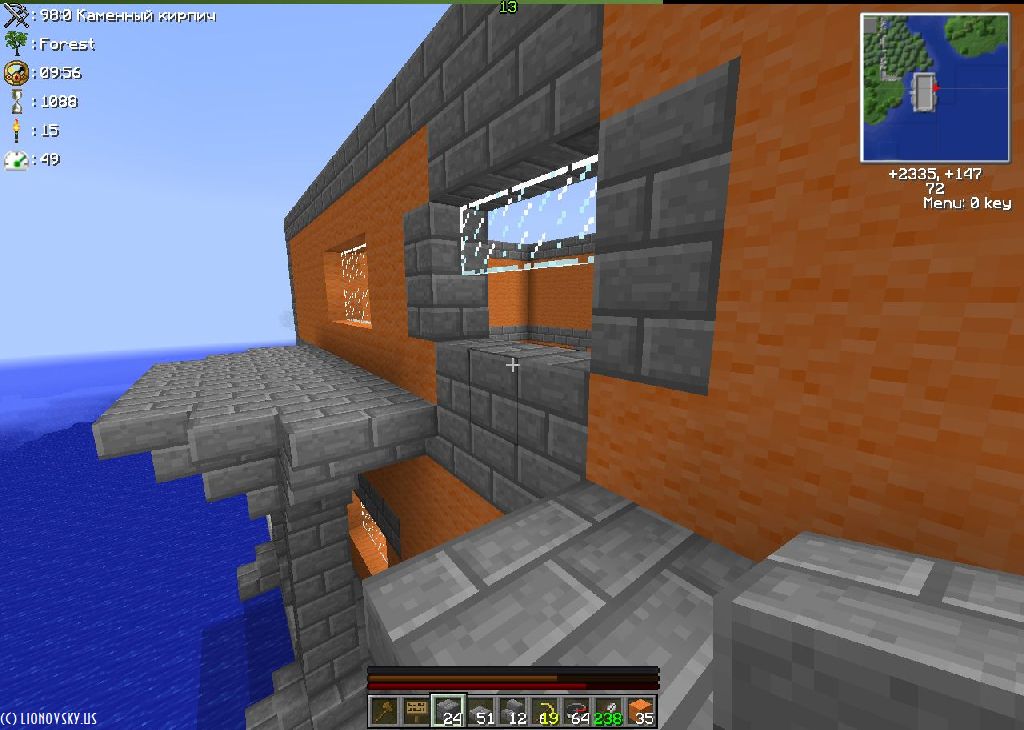This screenshot has height=730, width=1024.
Task: Click the minimap in the corner
Action: [935, 88]
